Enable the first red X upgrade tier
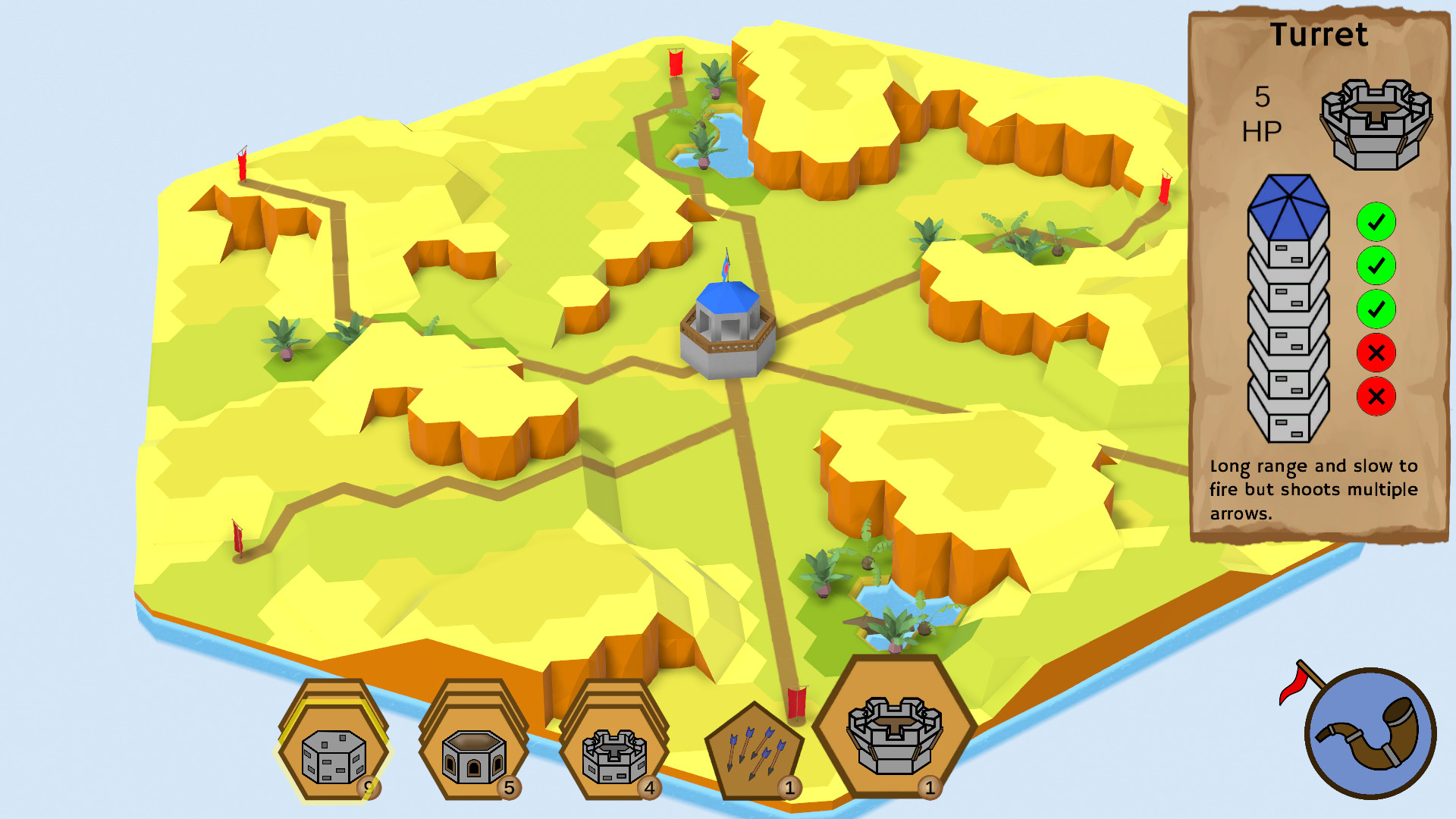This screenshot has height=819, width=1456. coord(1376,351)
